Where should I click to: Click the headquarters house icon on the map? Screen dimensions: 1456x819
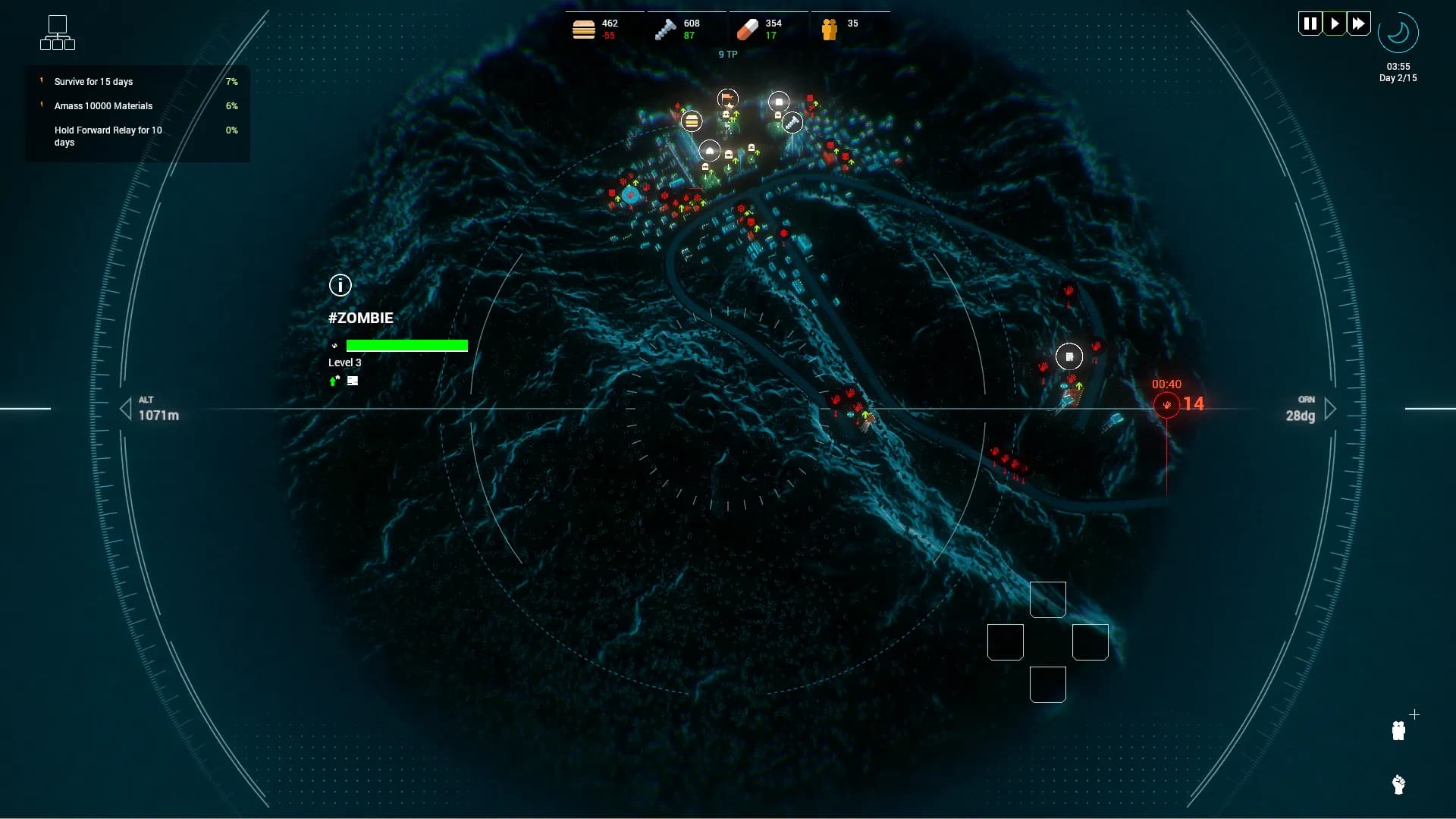(x=708, y=152)
